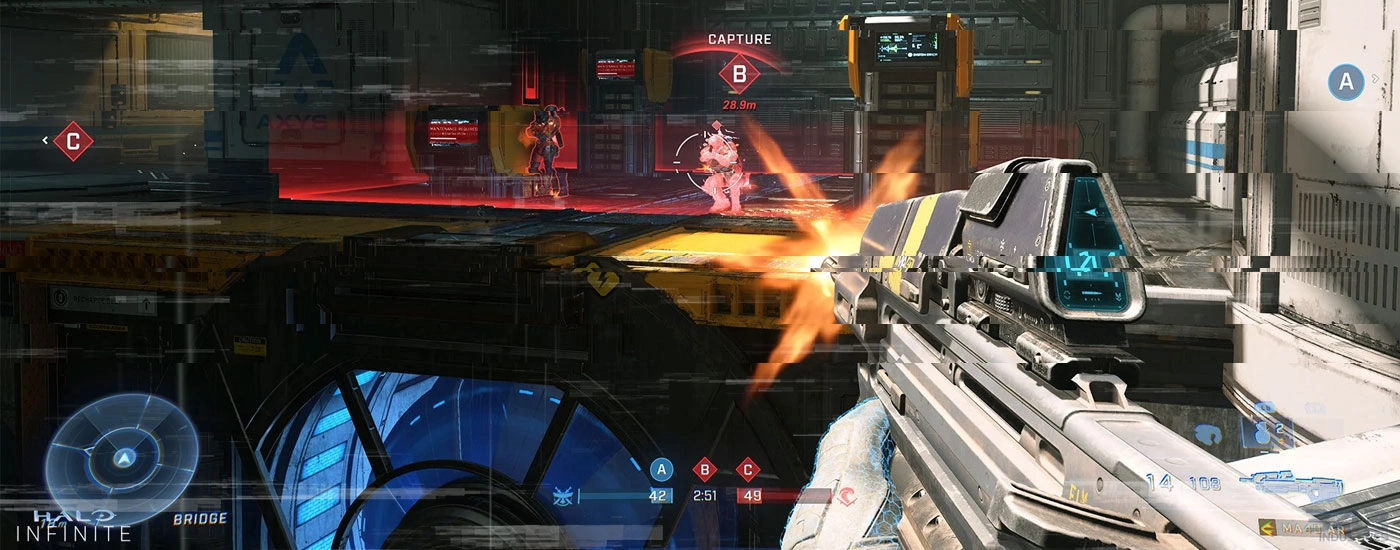Click the motion tracker radar
The image size is (1400, 550).
pos(122,456)
